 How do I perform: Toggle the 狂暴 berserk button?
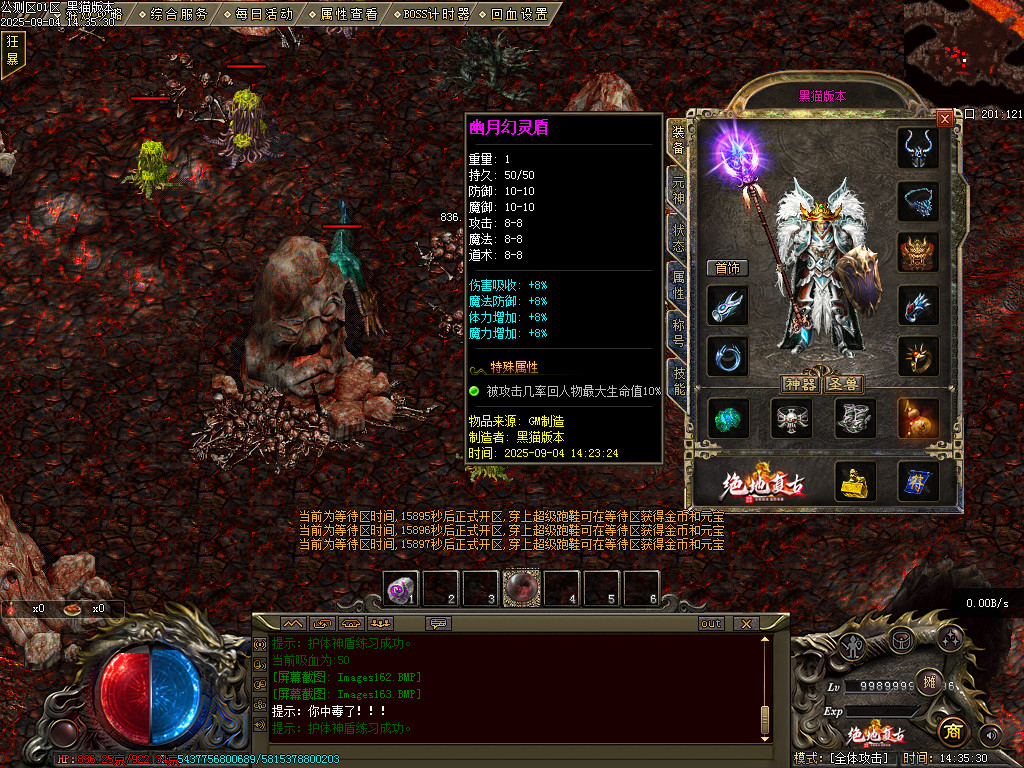point(13,50)
